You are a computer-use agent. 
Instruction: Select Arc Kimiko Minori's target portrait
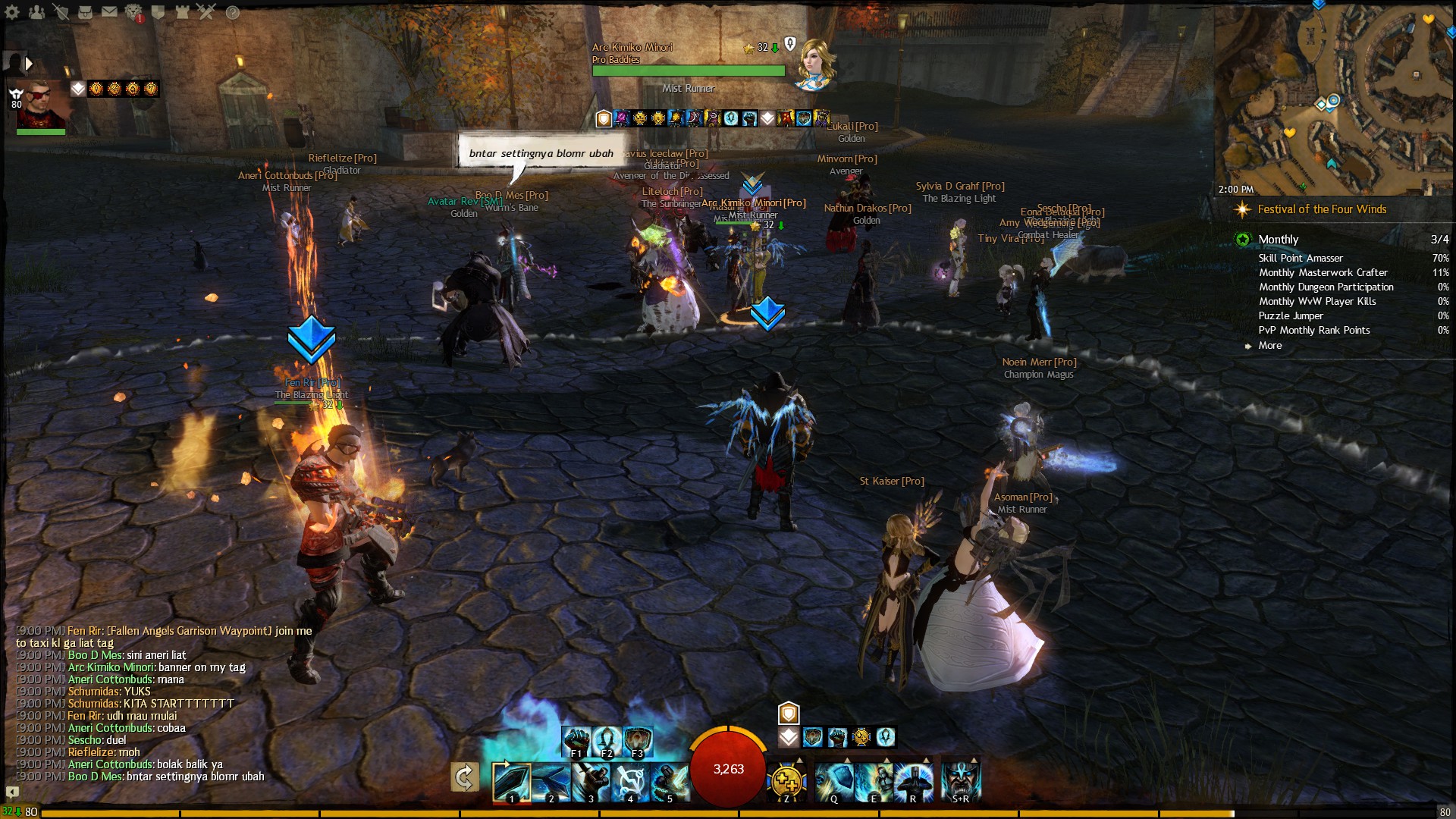click(814, 64)
